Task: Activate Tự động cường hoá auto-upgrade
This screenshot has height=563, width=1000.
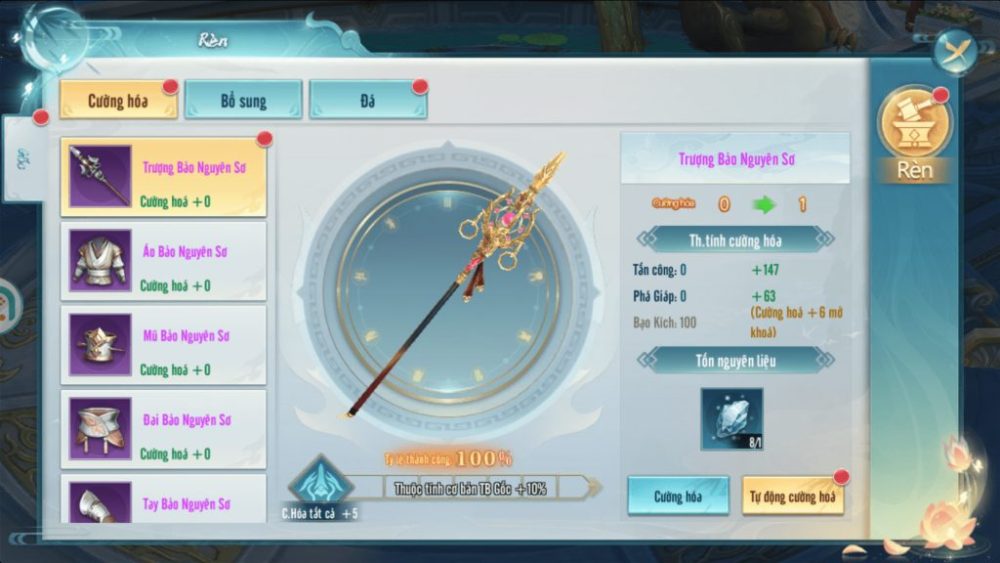Action: click(792, 496)
